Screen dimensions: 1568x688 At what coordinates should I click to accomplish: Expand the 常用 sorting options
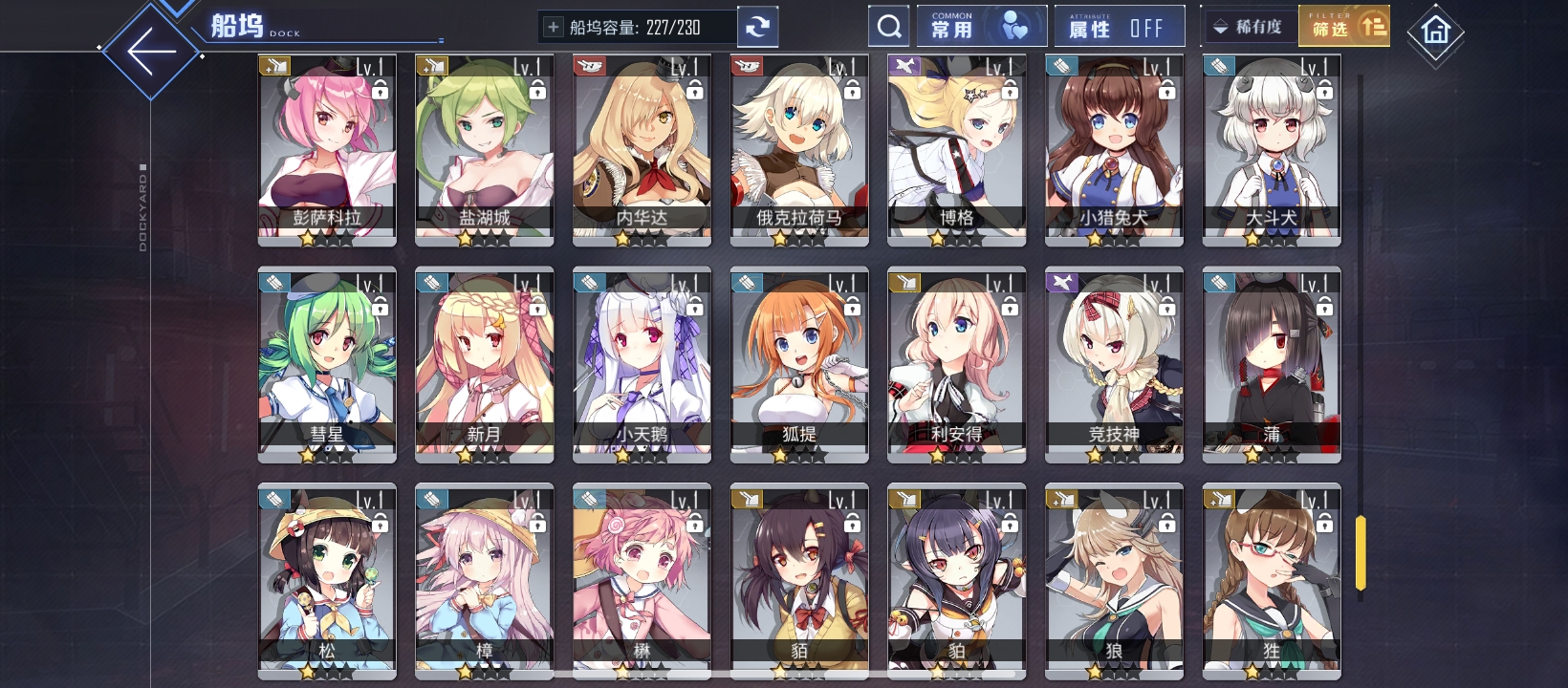pyautogui.click(x=981, y=25)
